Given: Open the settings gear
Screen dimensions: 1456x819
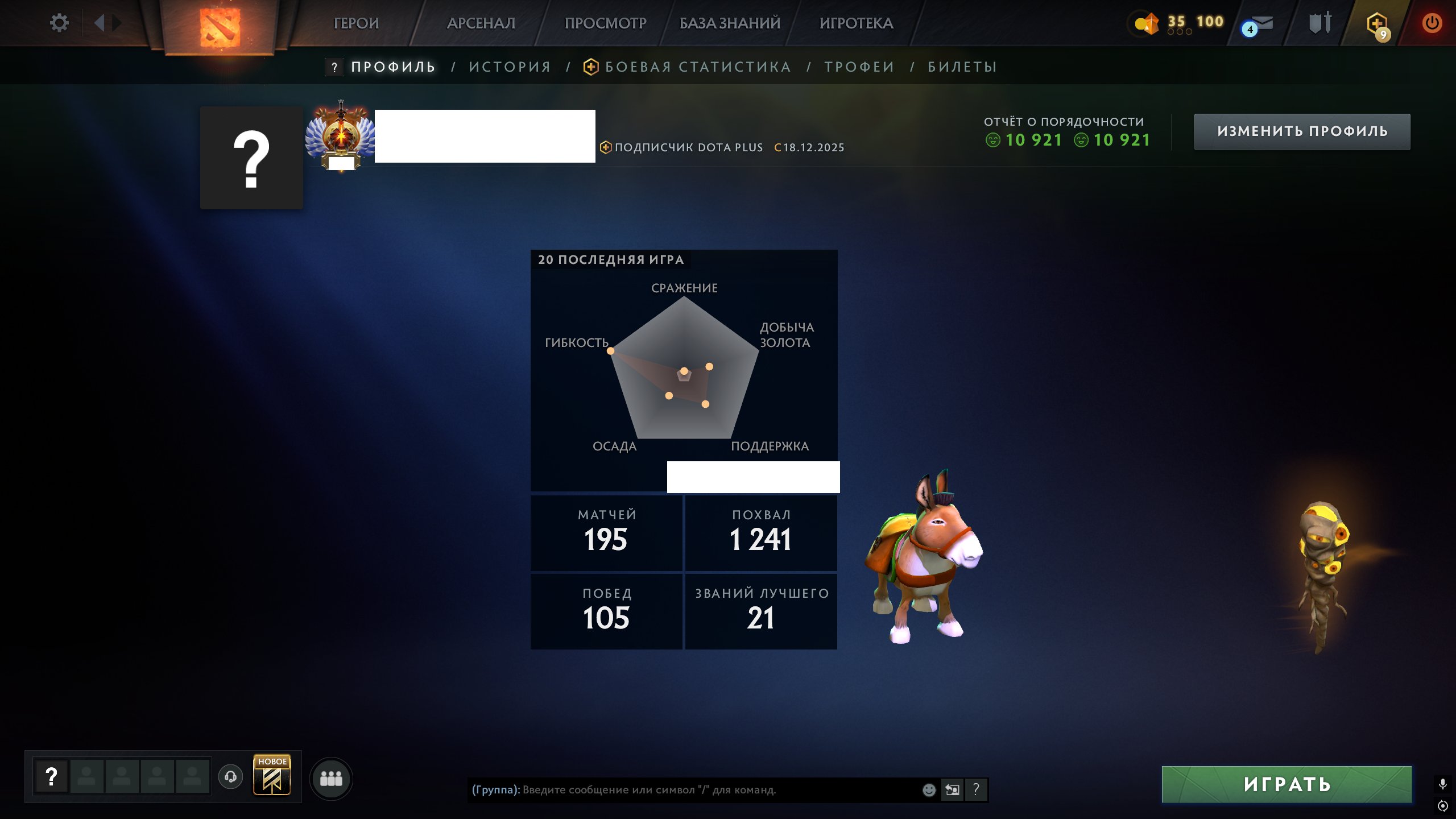Looking at the screenshot, I should pos(59,22).
